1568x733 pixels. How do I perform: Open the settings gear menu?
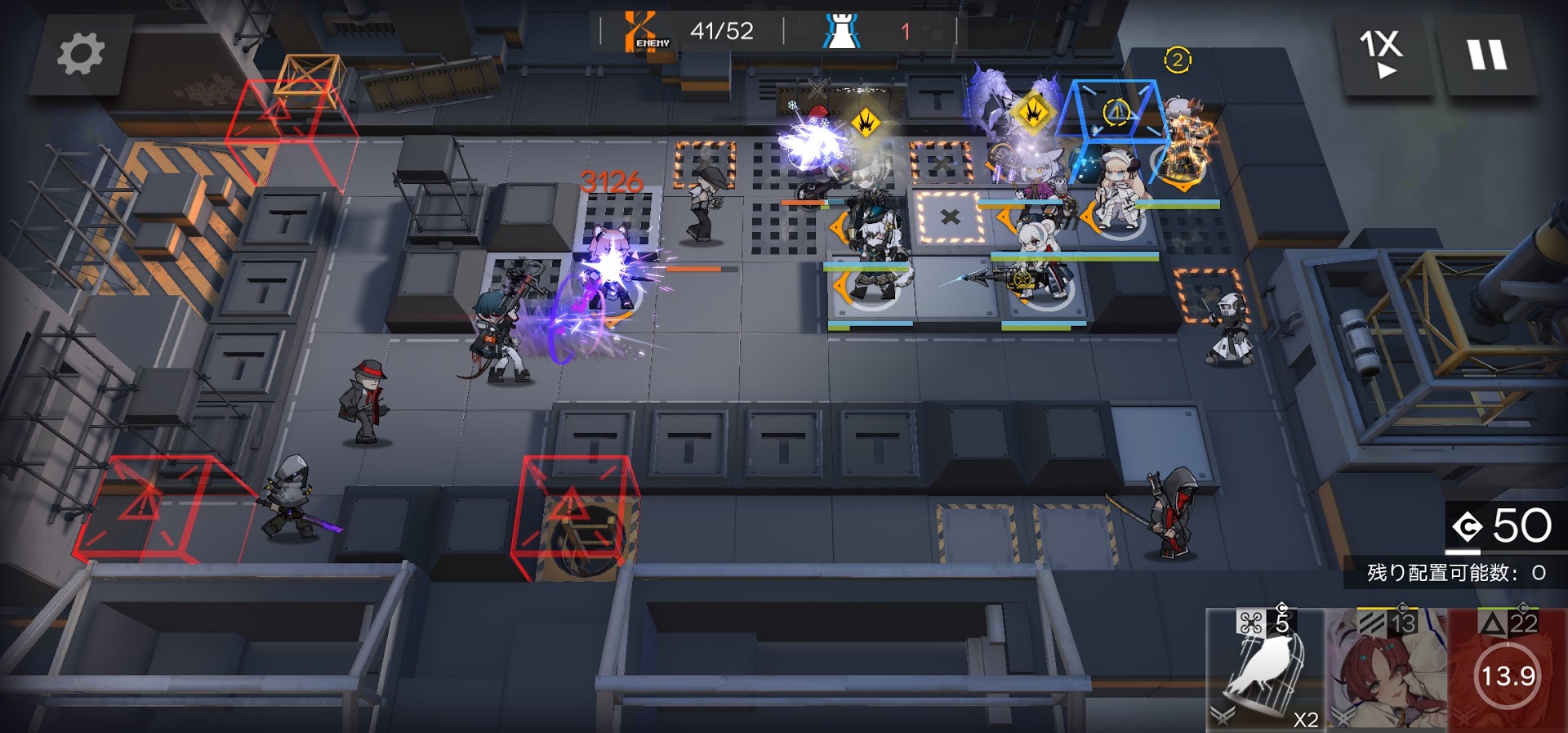80,54
